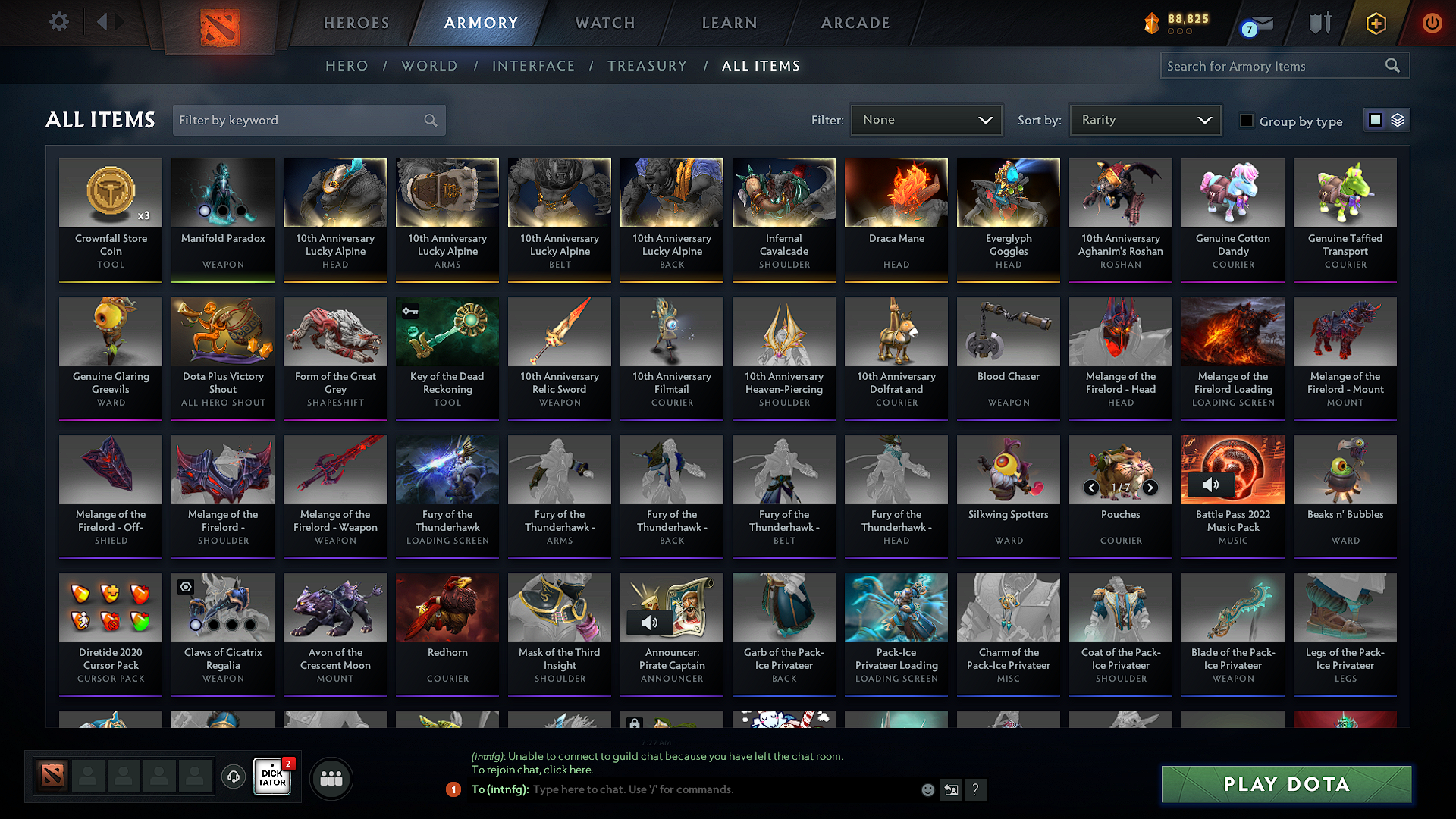Enable the Group by type checkbox
The width and height of the screenshot is (1456, 819).
[x=1247, y=121]
